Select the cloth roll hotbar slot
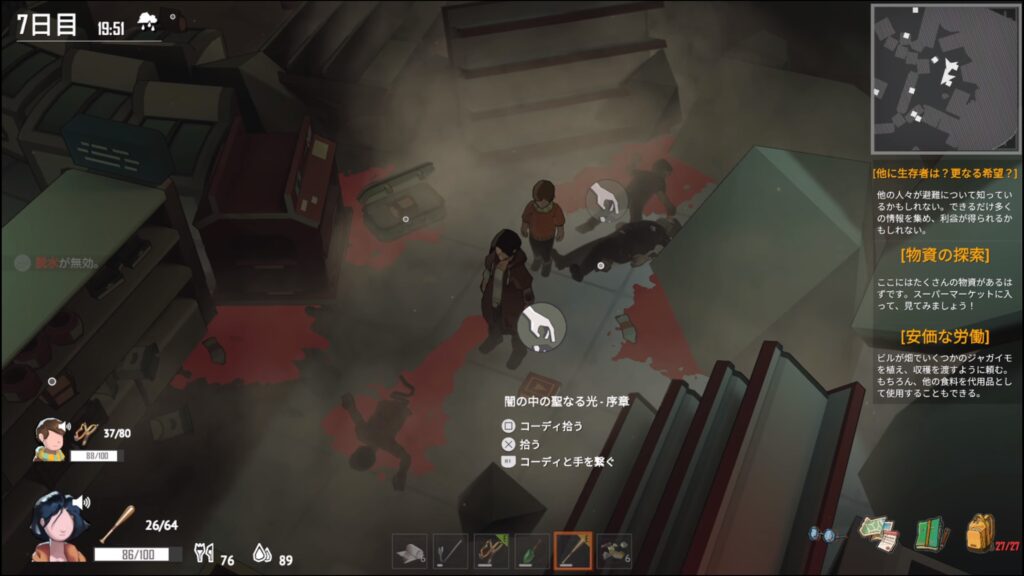The height and width of the screenshot is (576, 1024). pyautogui.click(x=409, y=550)
